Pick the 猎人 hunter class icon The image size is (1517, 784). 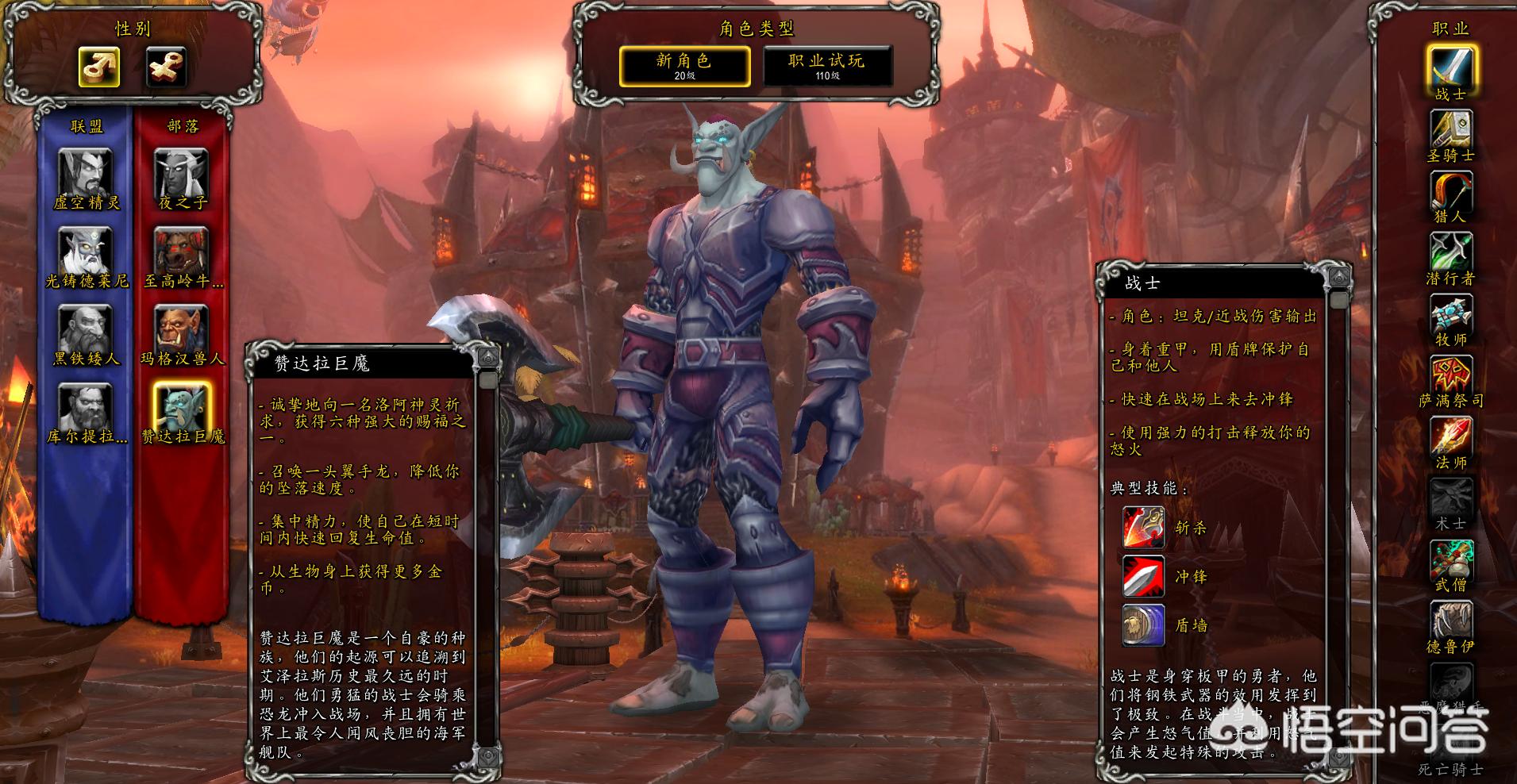click(x=1451, y=190)
